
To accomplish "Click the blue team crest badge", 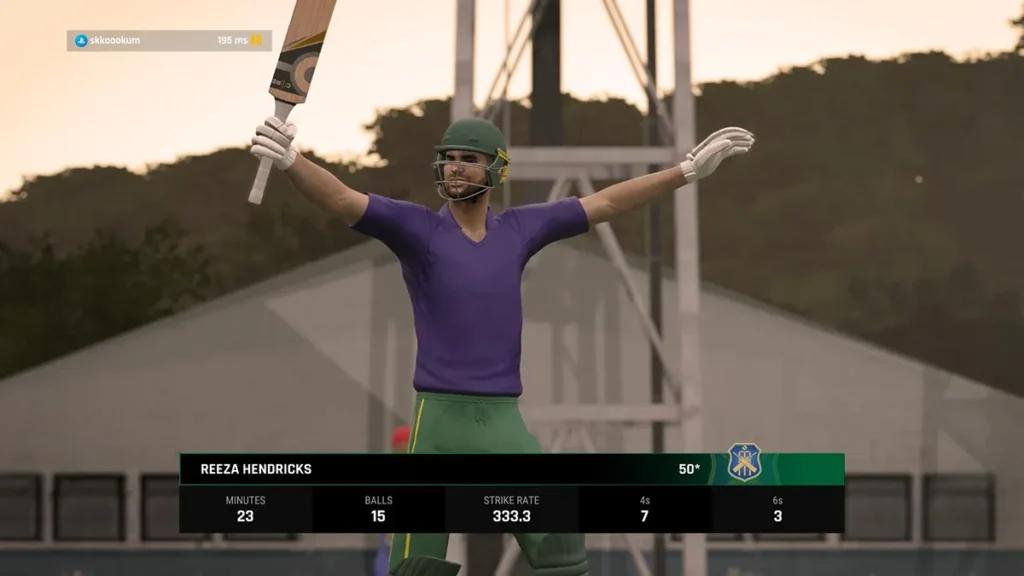I will coord(744,462).
